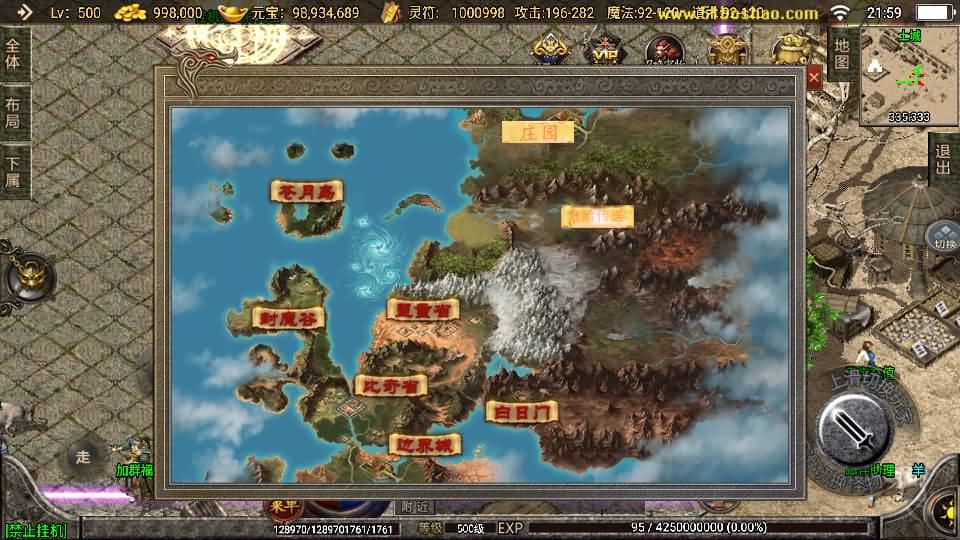The image size is (960, 540).
Task: Select the 下属 side tab
Action: 13,172
